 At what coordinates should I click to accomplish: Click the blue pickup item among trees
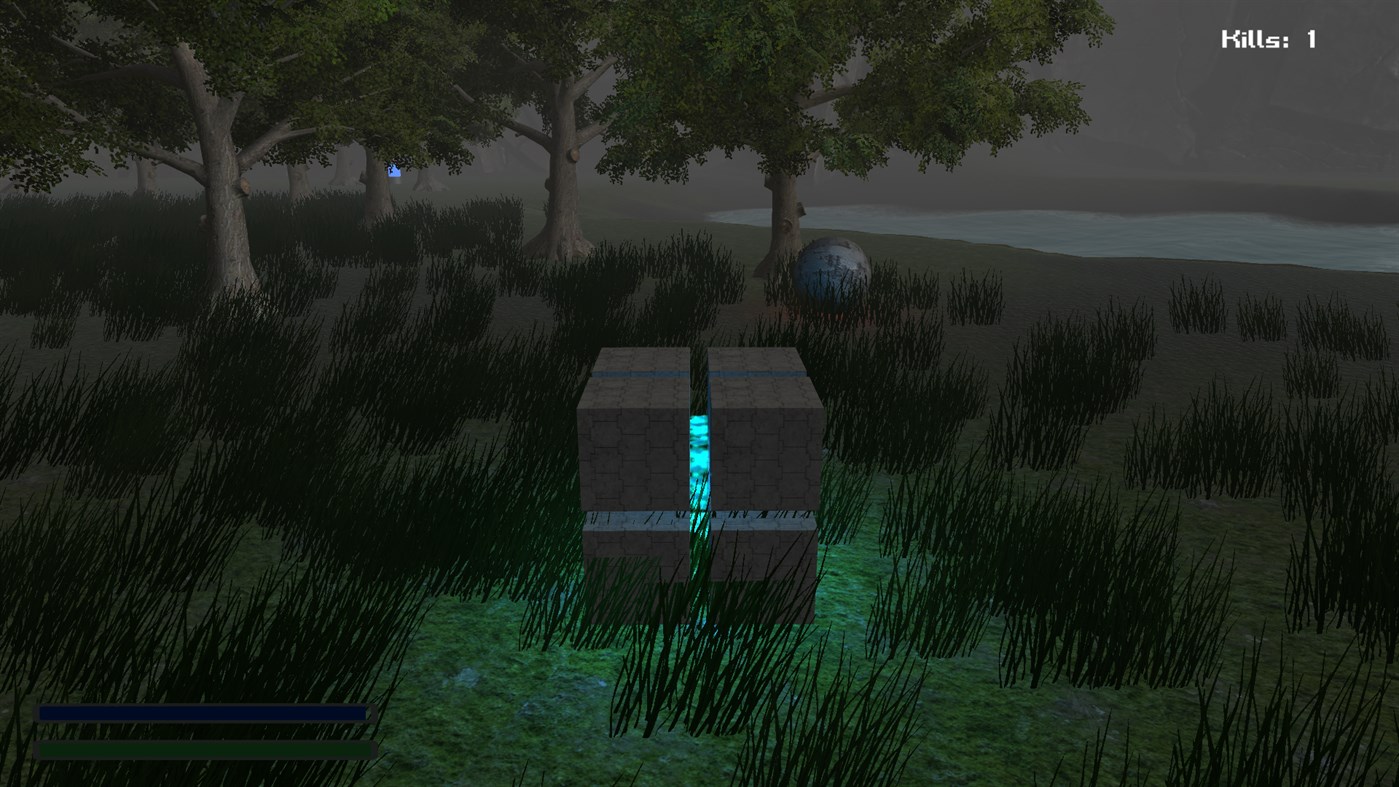click(x=393, y=170)
